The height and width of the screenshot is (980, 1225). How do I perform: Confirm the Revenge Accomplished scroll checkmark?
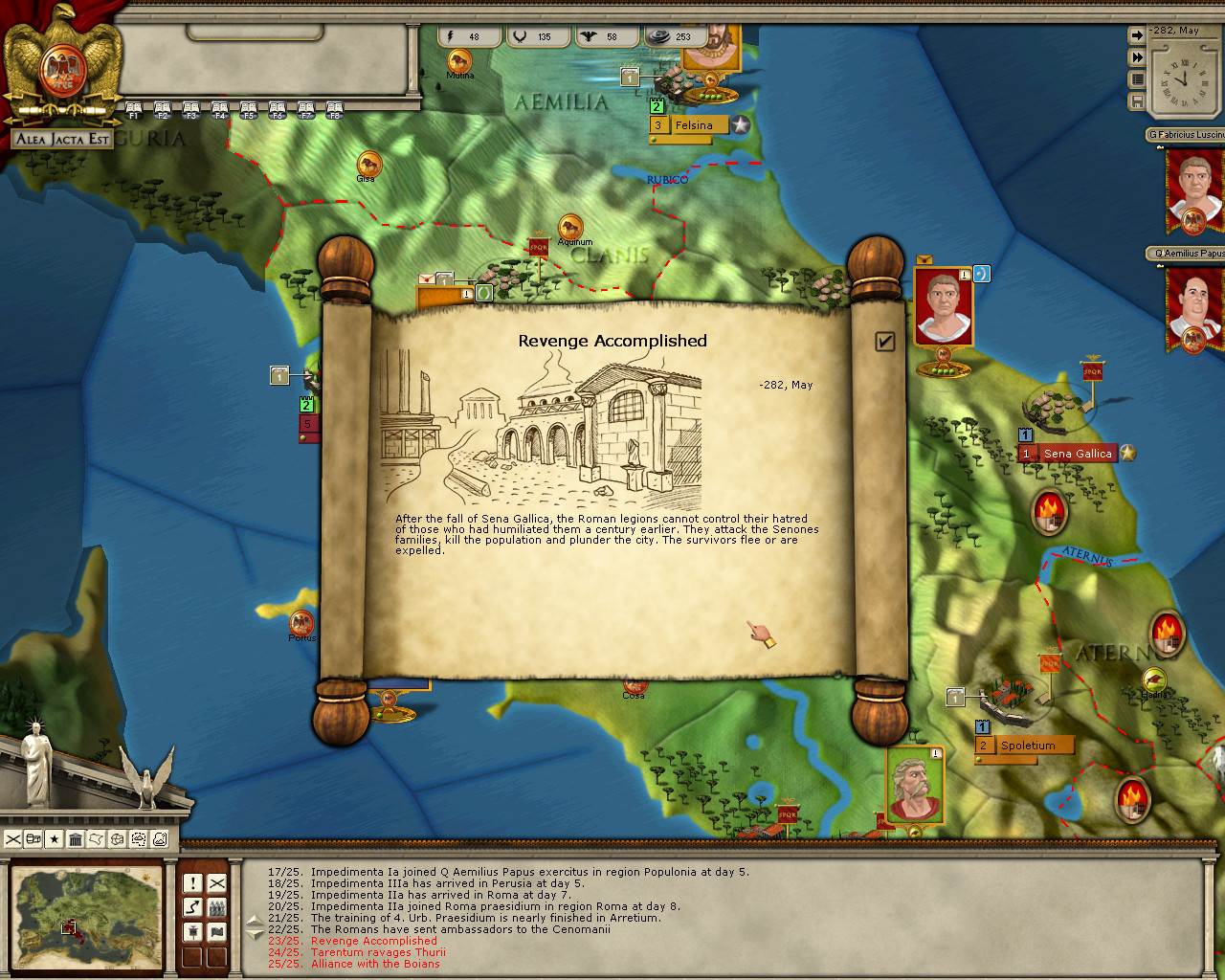click(884, 342)
